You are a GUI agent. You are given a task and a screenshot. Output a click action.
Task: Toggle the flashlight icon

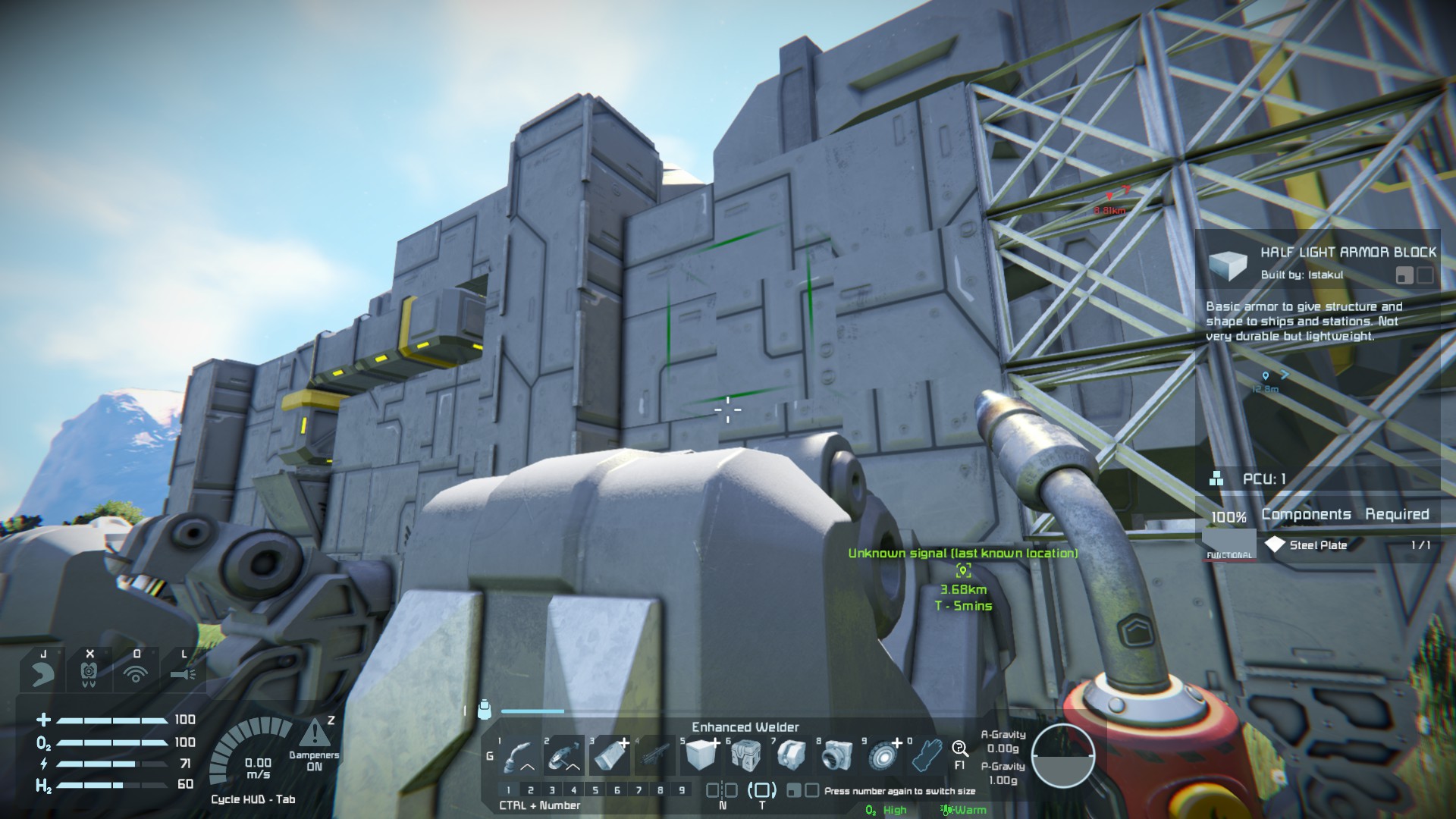(x=183, y=672)
